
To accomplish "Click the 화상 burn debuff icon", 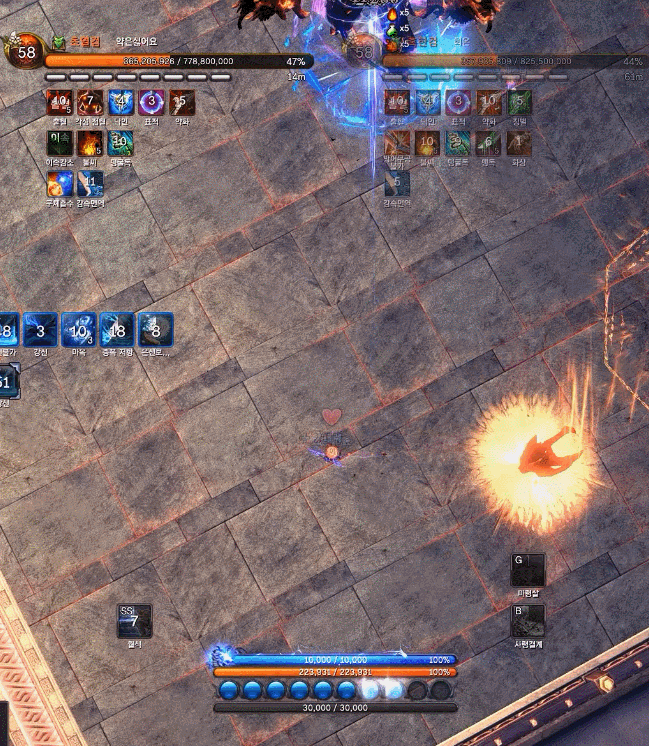I will tap(518, 143).
